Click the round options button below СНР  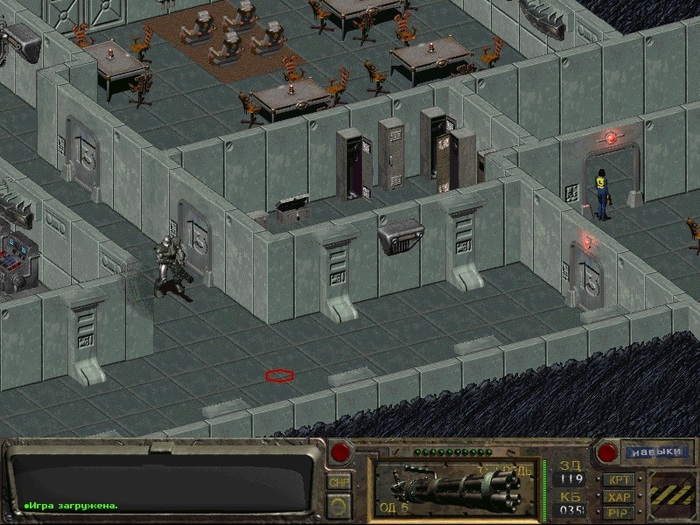[339, 506]
